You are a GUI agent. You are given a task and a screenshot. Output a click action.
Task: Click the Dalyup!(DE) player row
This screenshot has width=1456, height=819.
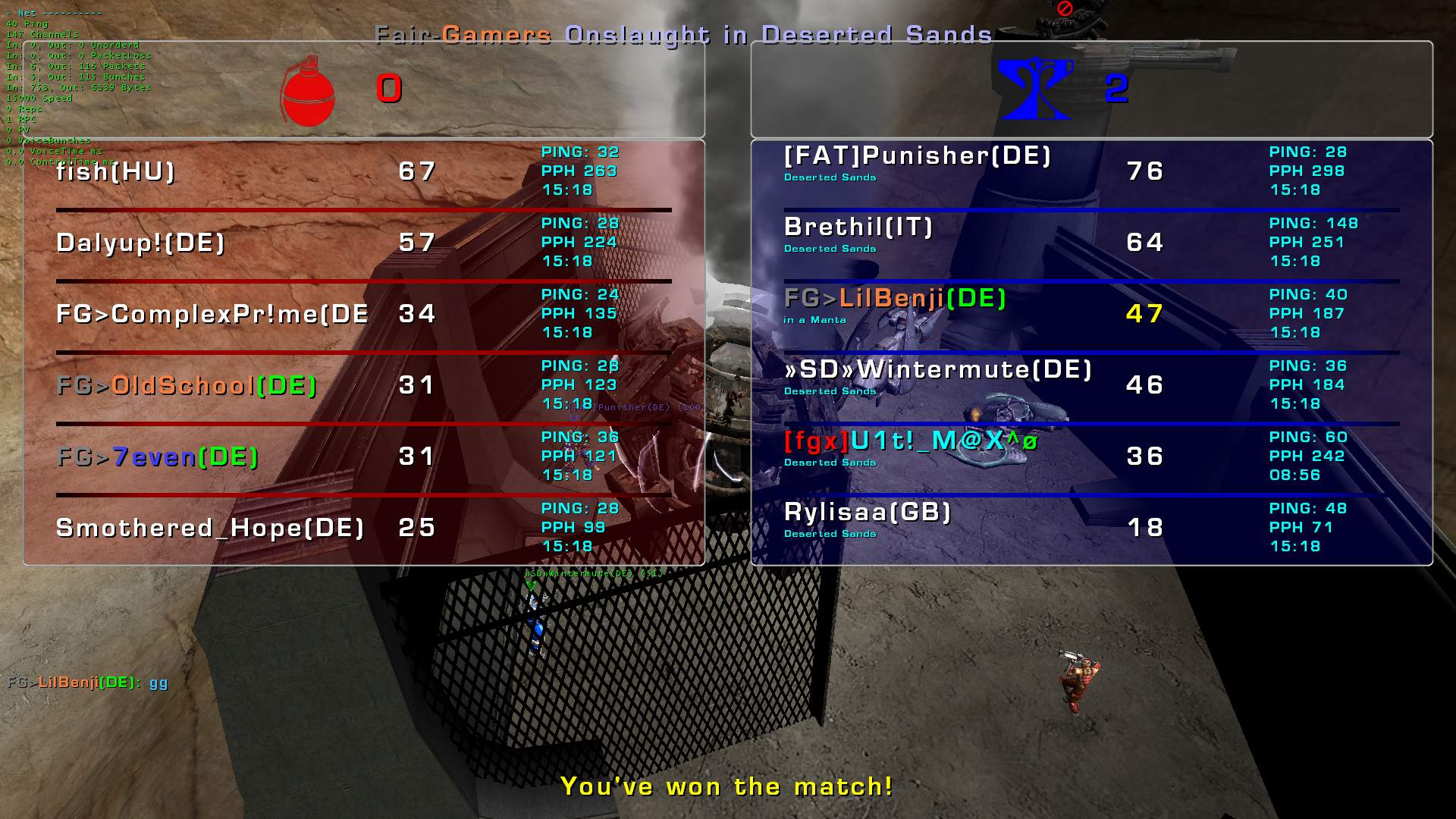pos(140,243)
